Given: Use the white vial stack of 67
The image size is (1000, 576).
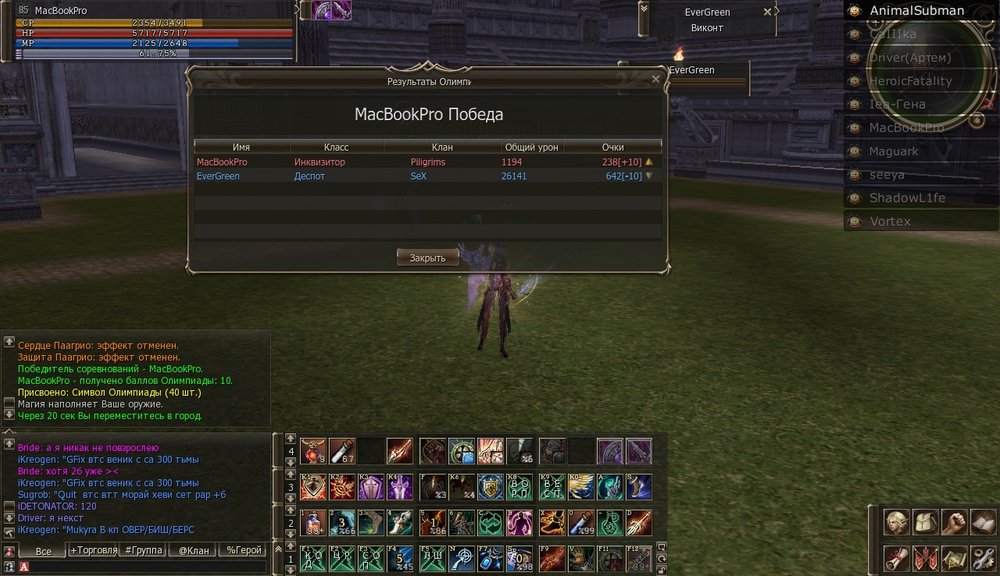Looking at the screenshot, I should (x=343, y=452).
